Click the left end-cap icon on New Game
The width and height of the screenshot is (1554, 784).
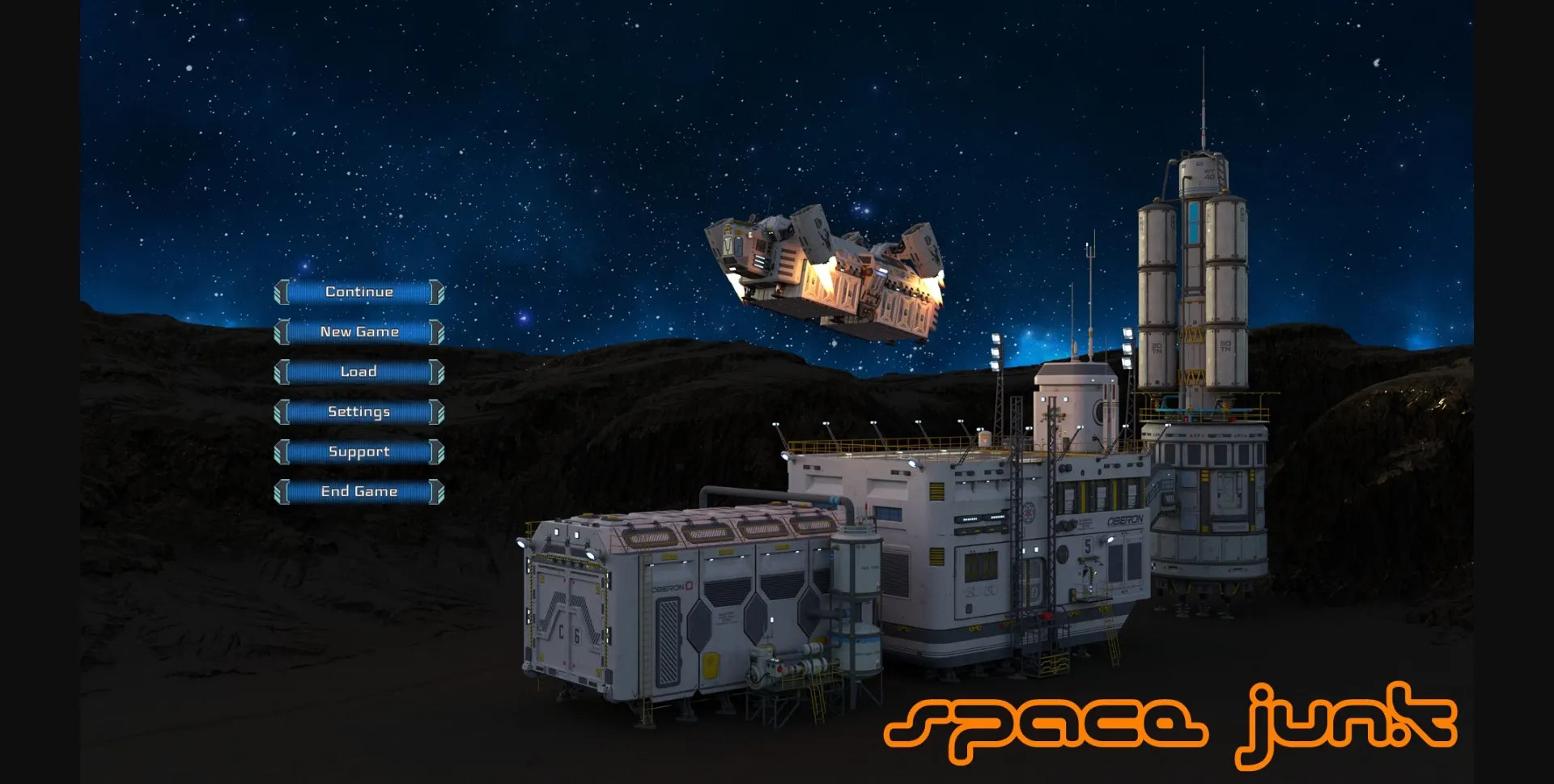click(283, 332)
